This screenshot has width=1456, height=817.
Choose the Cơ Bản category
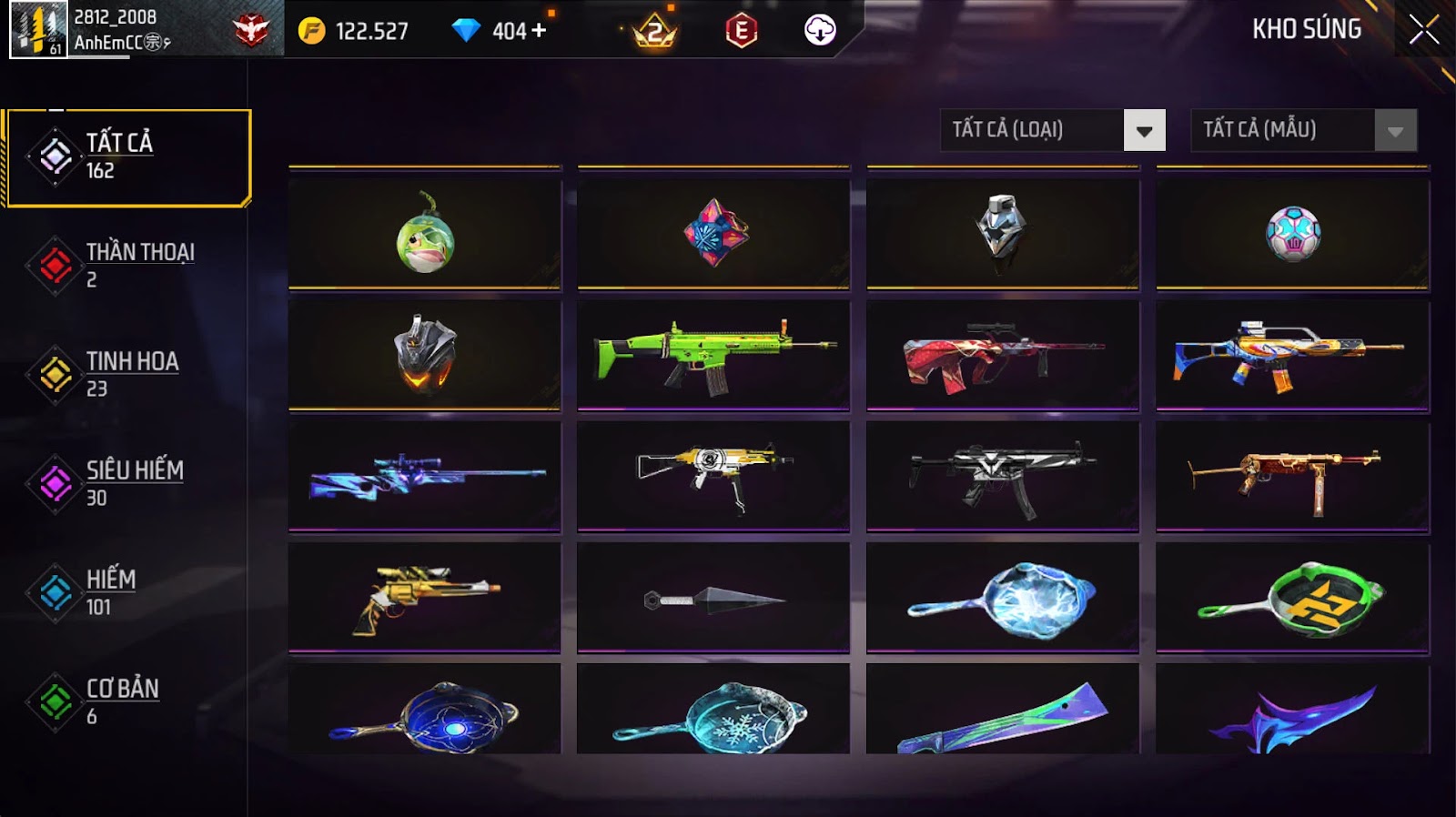[x=127, y=702]
